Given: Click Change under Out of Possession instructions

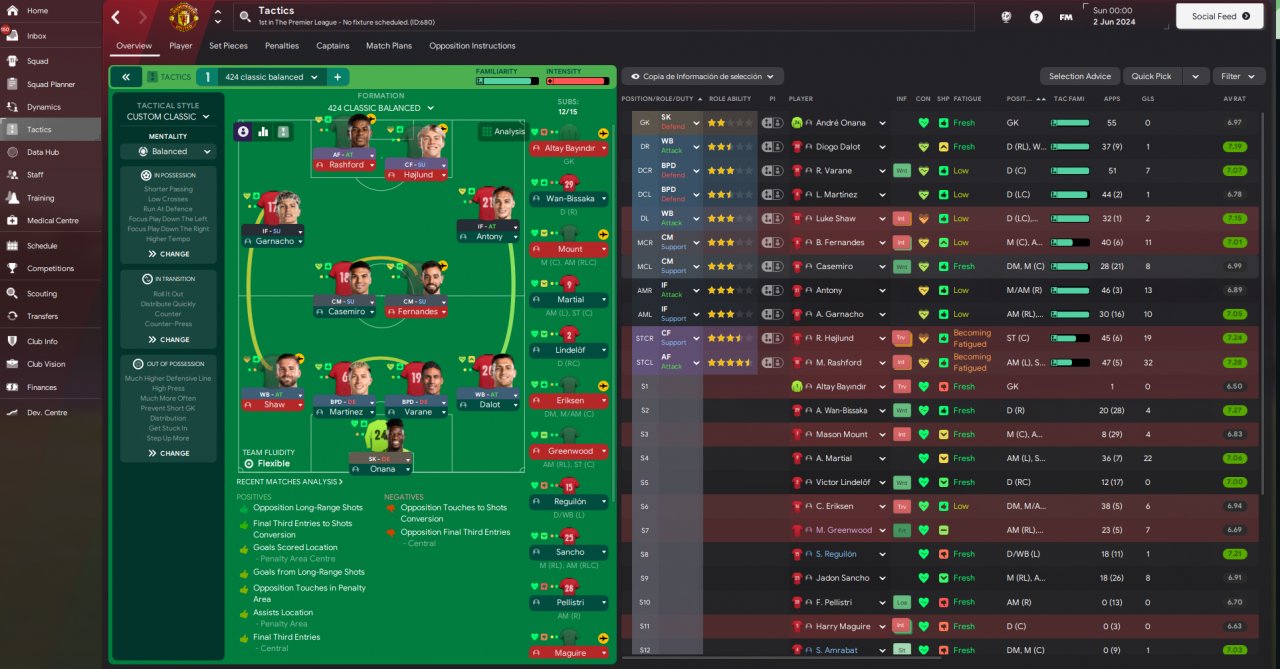Looking at the screenshot, I should (x=168, y=453).
